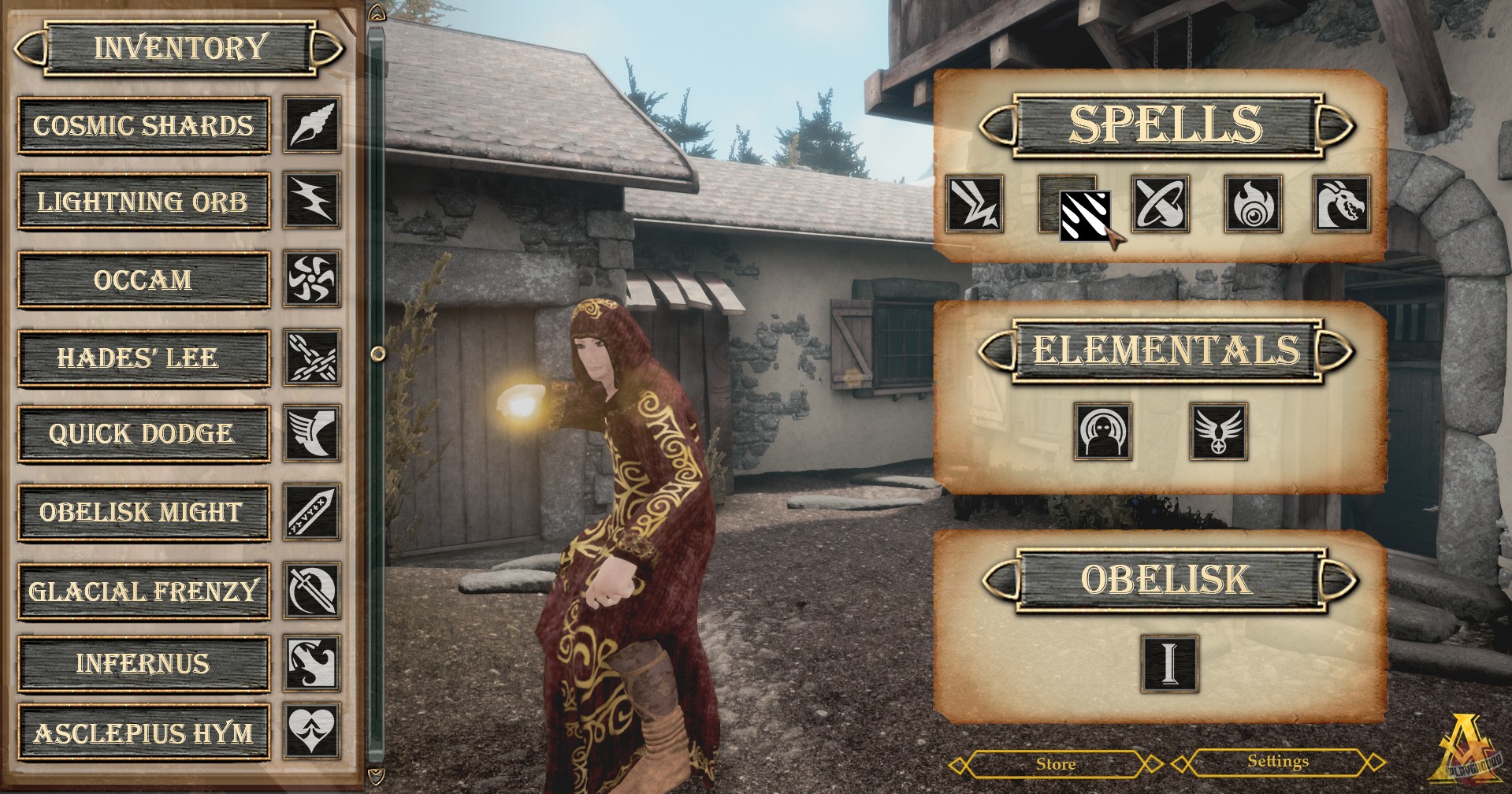Click the inventory scrollbar handle
The image size is (1512, 794).
point(377,353)
